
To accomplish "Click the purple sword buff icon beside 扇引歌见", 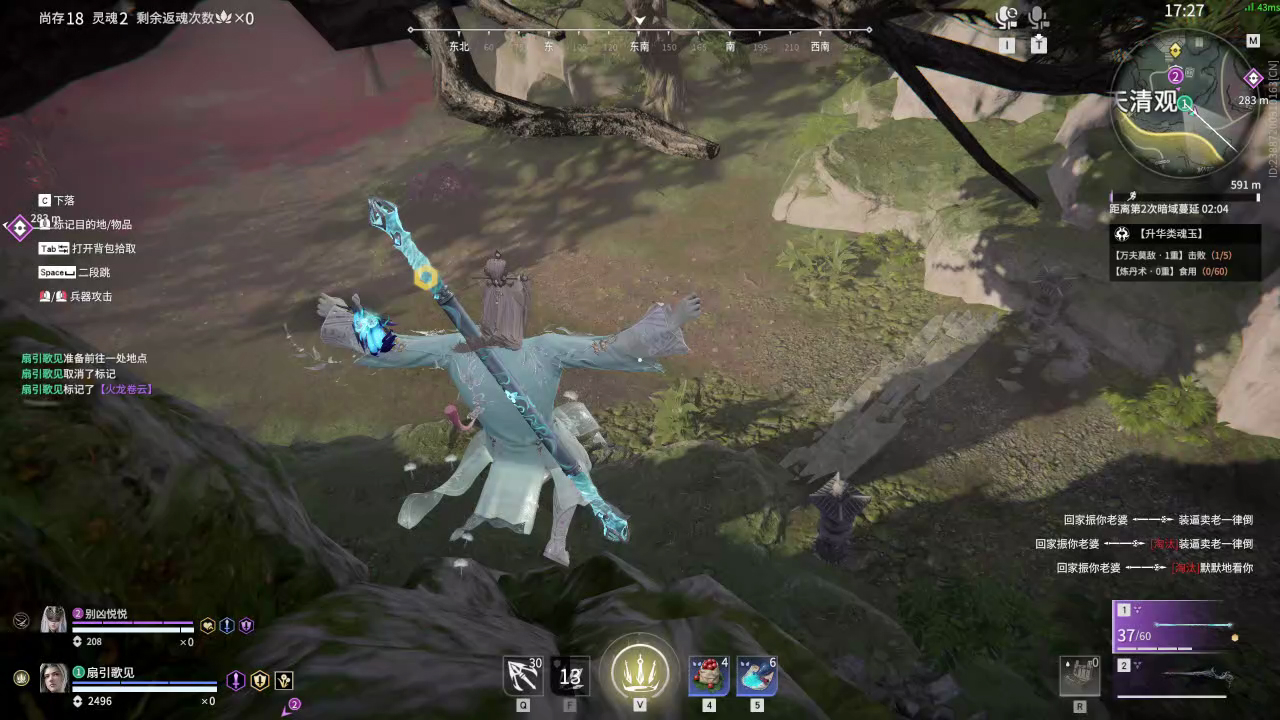I will [235, 680].
